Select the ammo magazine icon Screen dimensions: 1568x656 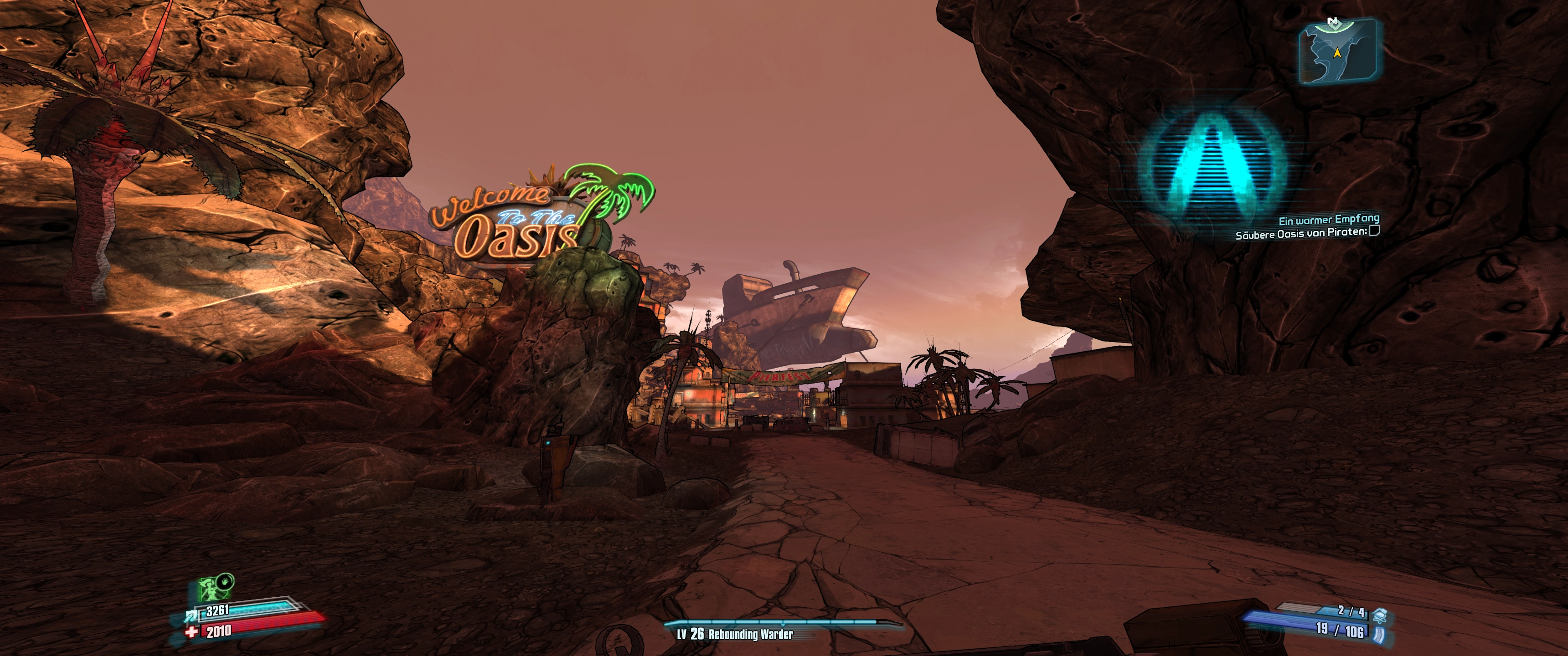(x=1379, y=635)
